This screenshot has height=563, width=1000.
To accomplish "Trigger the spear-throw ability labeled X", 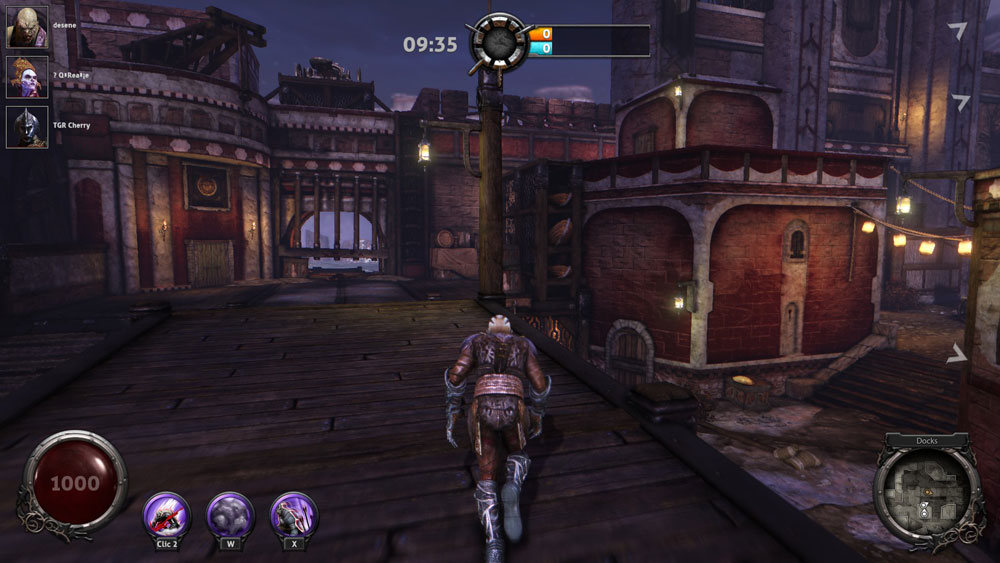I will 293,515.
